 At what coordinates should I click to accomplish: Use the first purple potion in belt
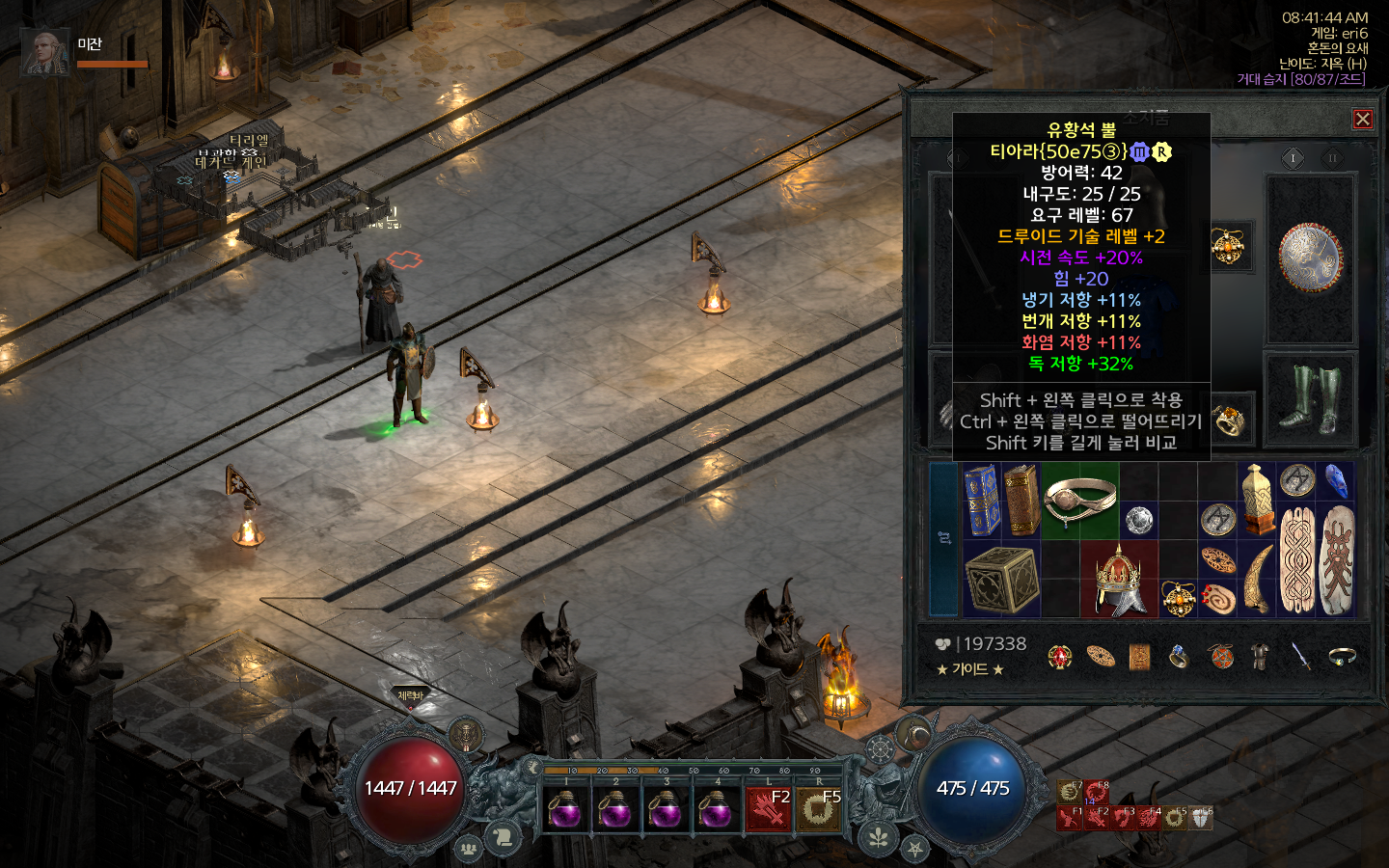pyautogui.click(x=564, y=809)
